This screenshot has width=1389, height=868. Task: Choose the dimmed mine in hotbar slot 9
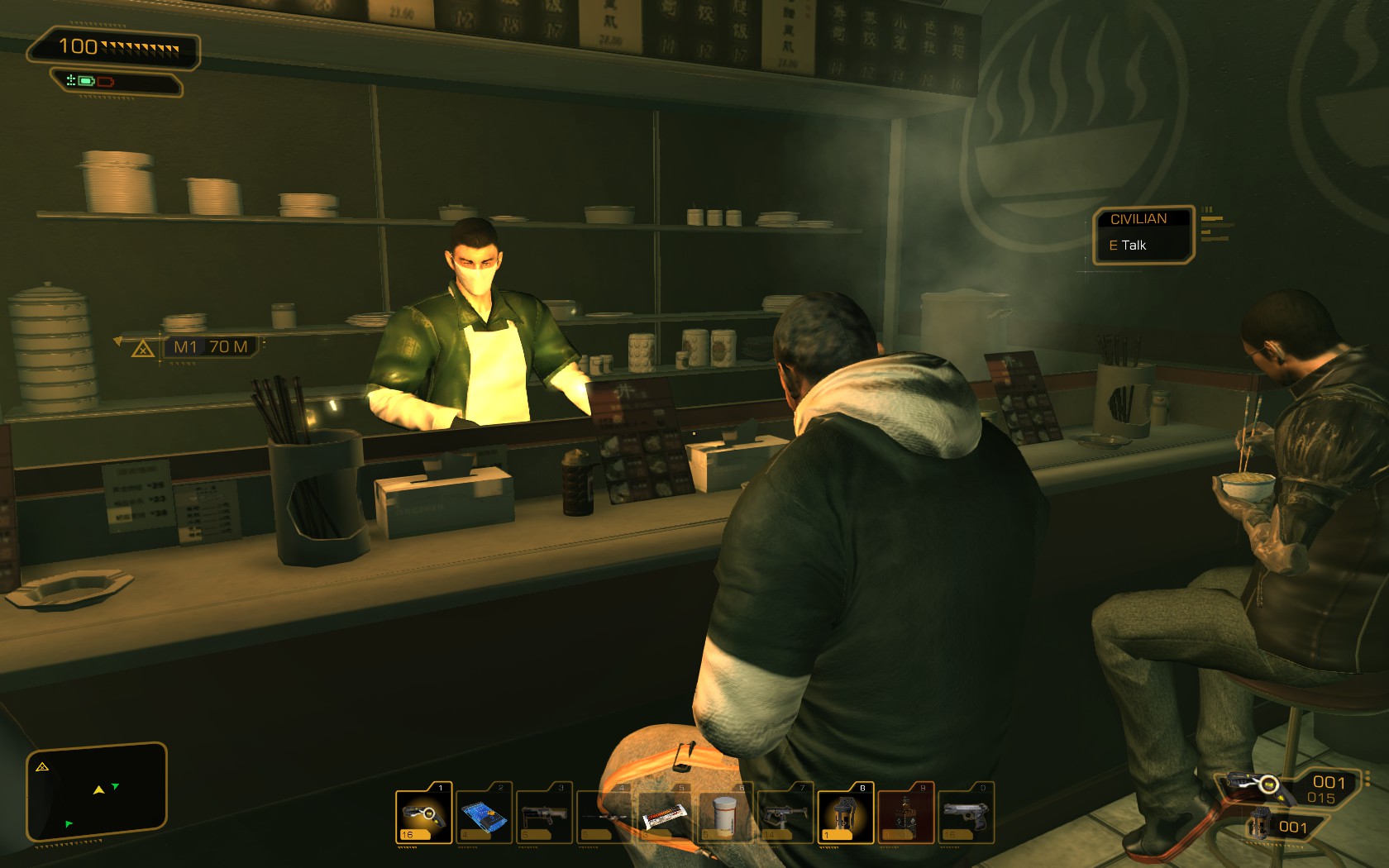tap(905, 814)
